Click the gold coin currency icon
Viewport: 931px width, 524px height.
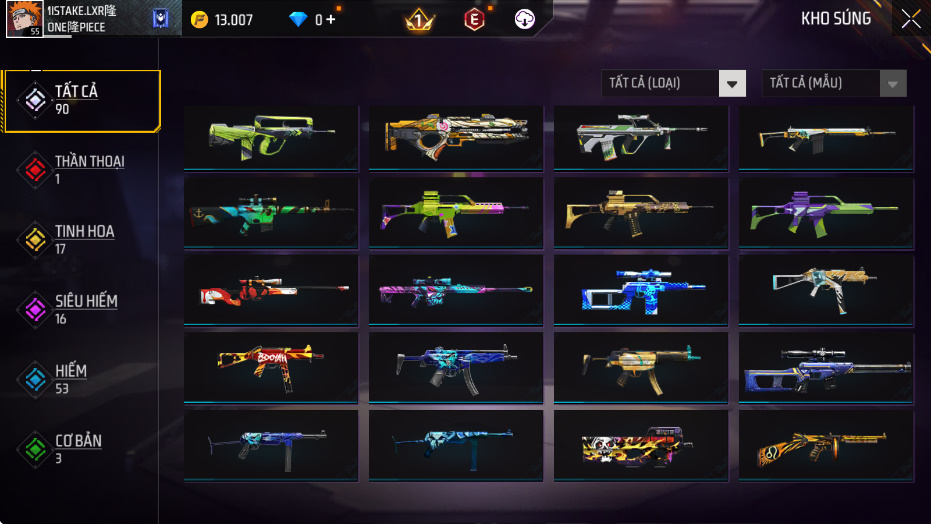pyautogui.click(x=199, y=19)
